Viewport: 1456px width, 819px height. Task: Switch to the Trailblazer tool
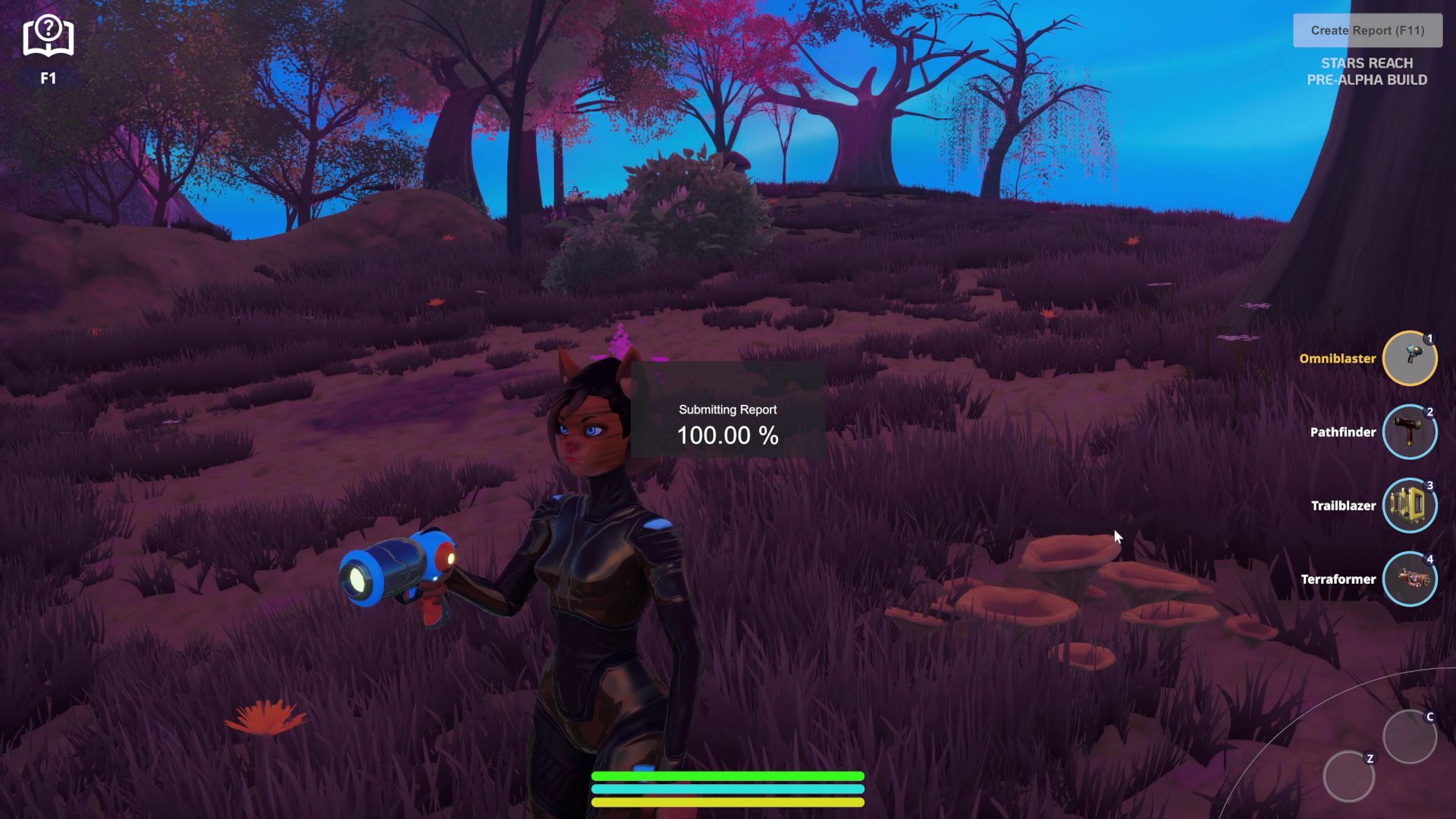pyautogui.click(x=1409, y=506)
